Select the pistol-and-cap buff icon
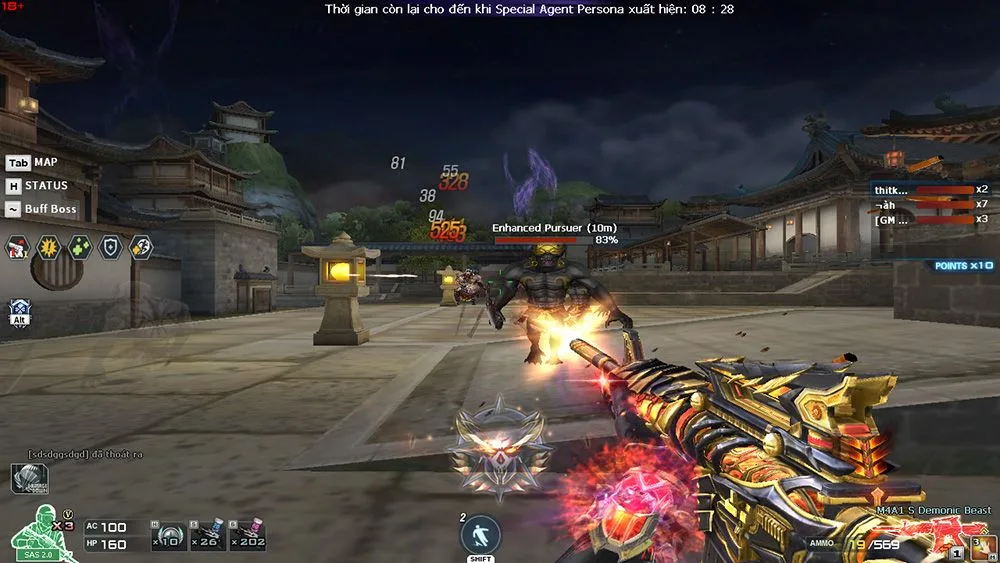The height and width of the screenshot is (563, 1000). point(17,247)
